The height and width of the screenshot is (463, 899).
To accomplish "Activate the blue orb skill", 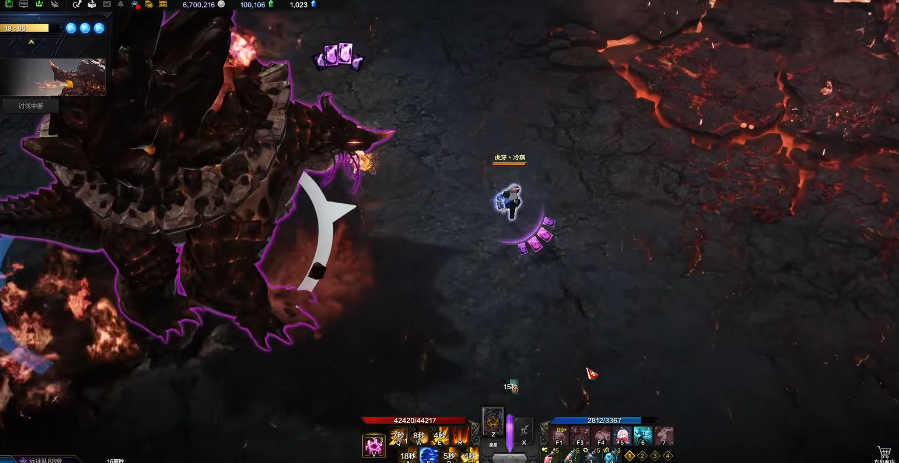I will tap(428, 456).
